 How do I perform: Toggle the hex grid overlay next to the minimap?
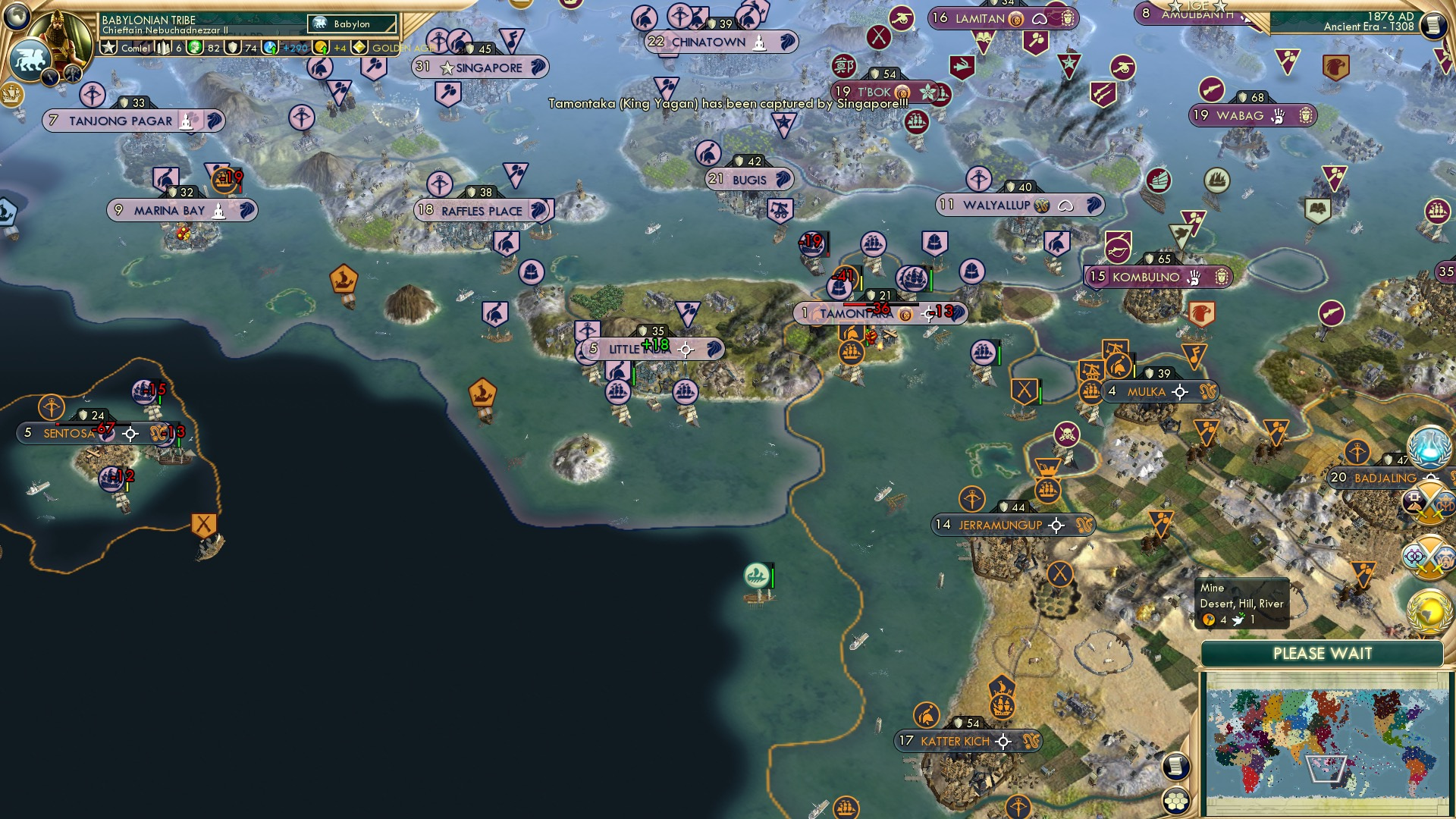(x=1176, y=800)
